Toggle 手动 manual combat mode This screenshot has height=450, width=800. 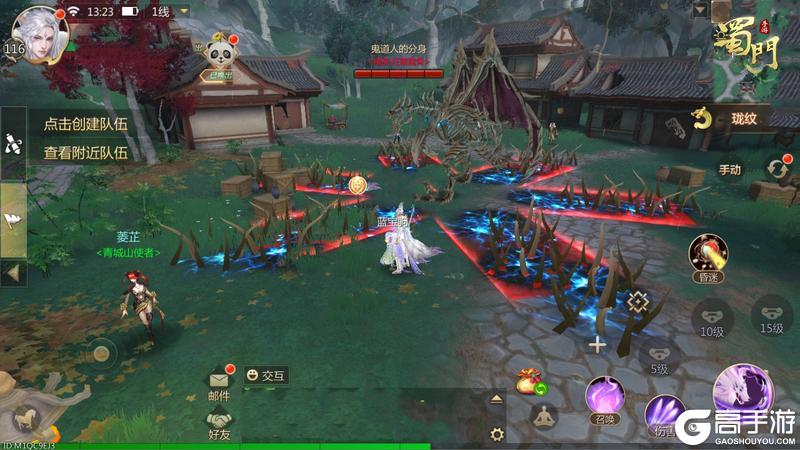pyautogui.click(x=730, y=169)
